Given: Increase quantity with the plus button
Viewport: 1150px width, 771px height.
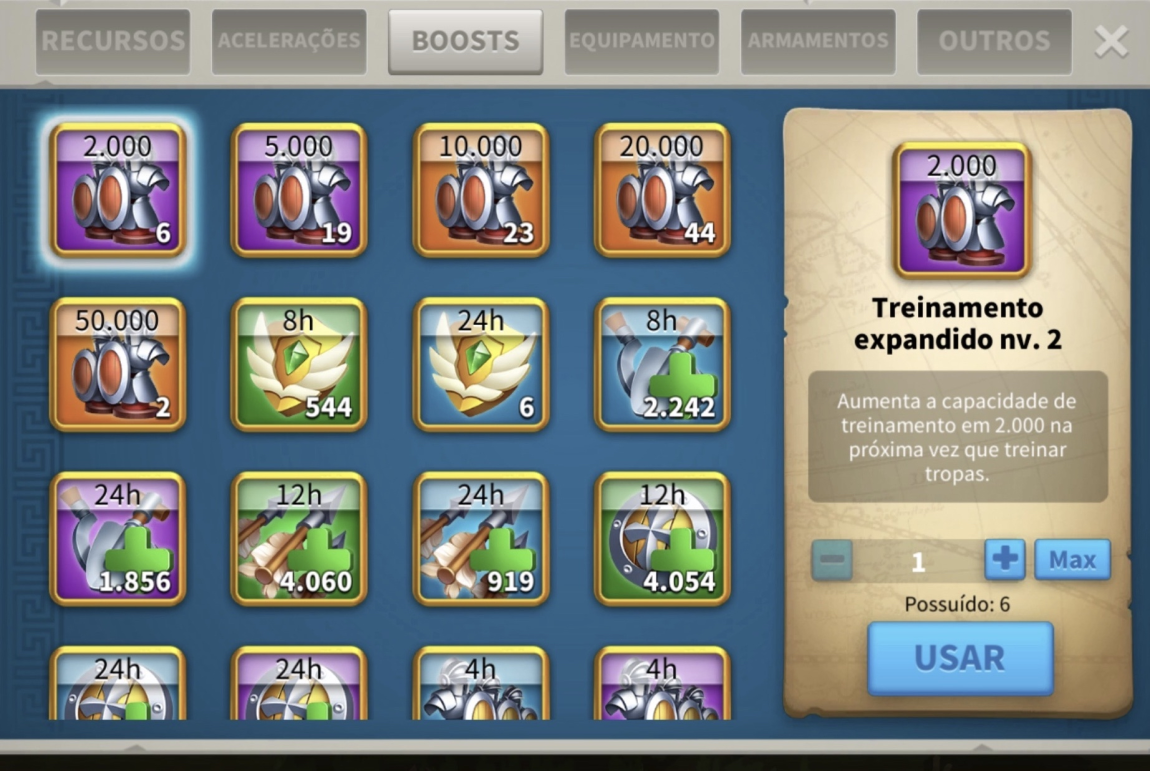Looking at the screenshot, I should coord(1004,560).
